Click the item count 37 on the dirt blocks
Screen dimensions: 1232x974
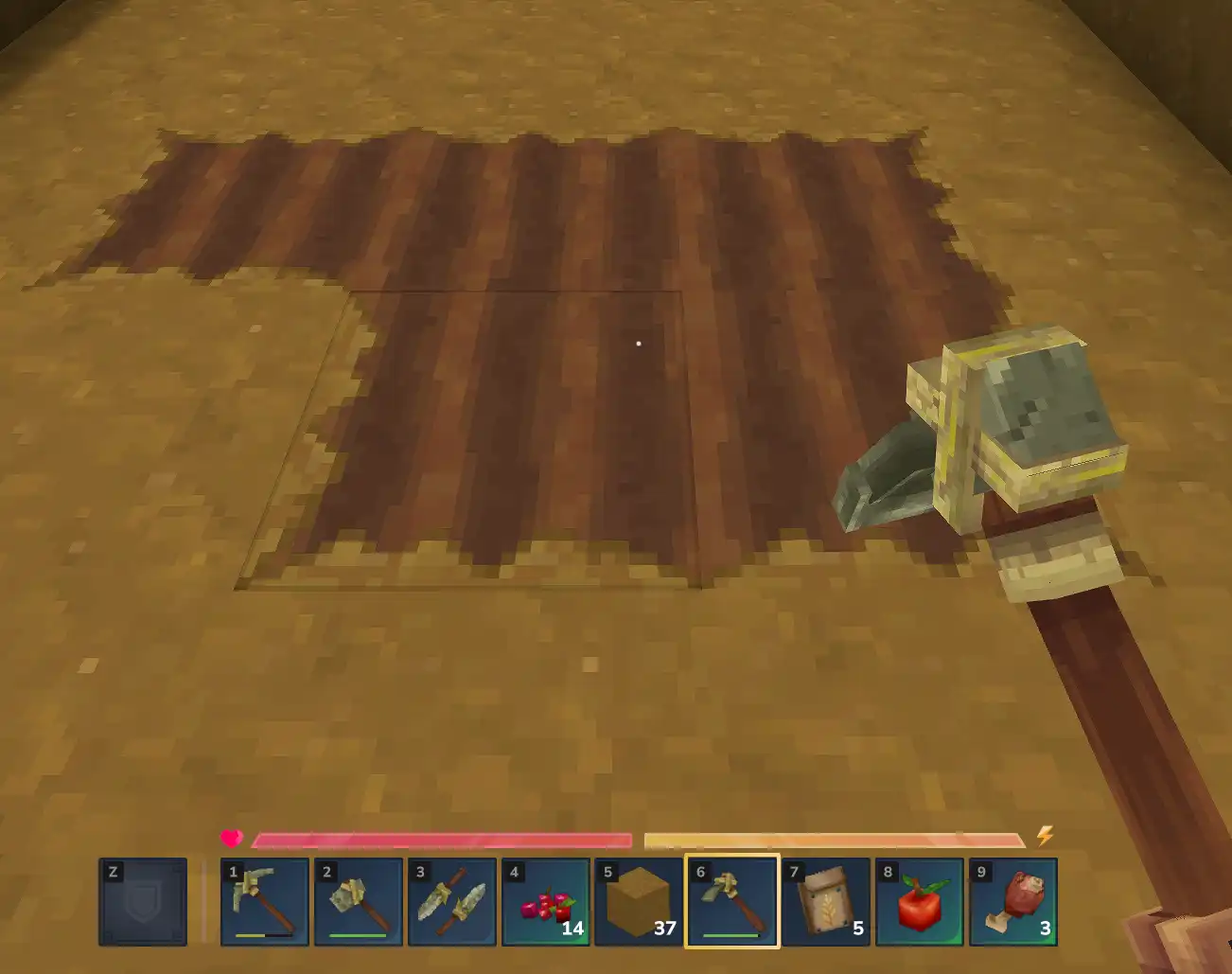pos(663,930)
